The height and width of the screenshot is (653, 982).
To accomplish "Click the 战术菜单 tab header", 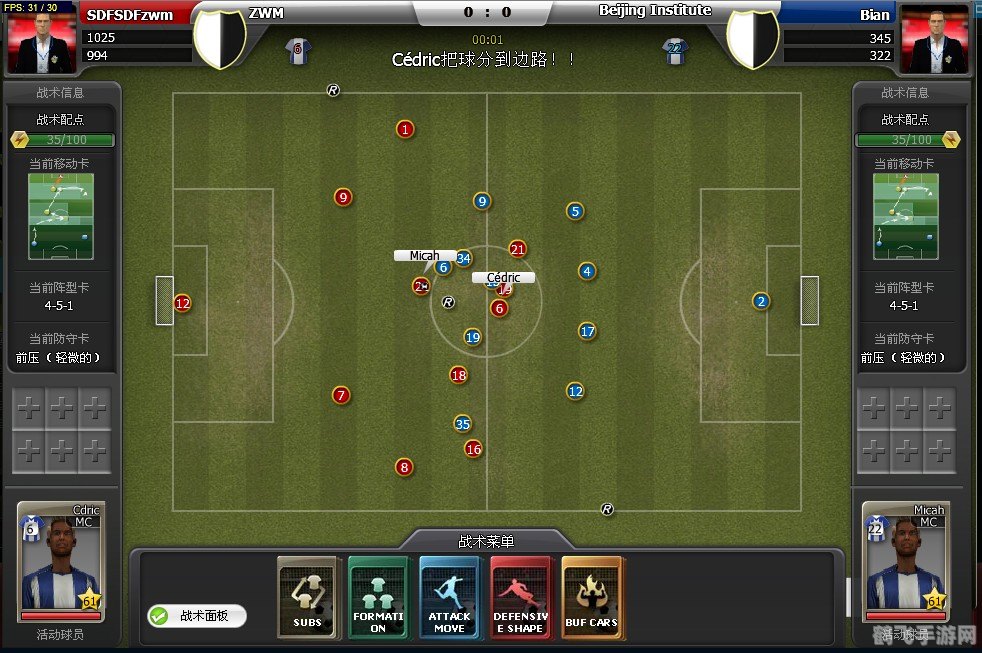I will tap(486, 541).
